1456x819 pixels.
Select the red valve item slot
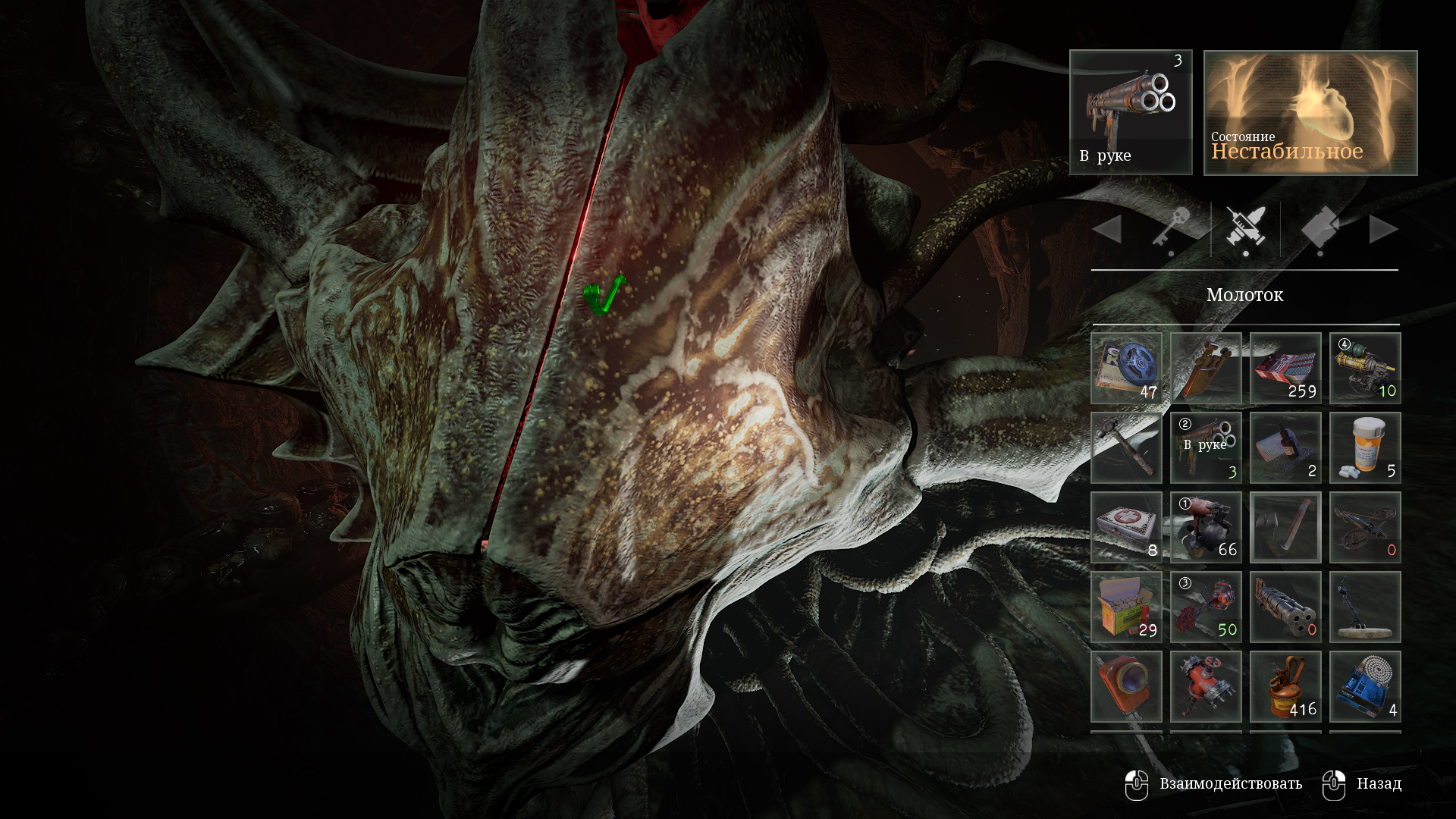[x=1206, y=686]
